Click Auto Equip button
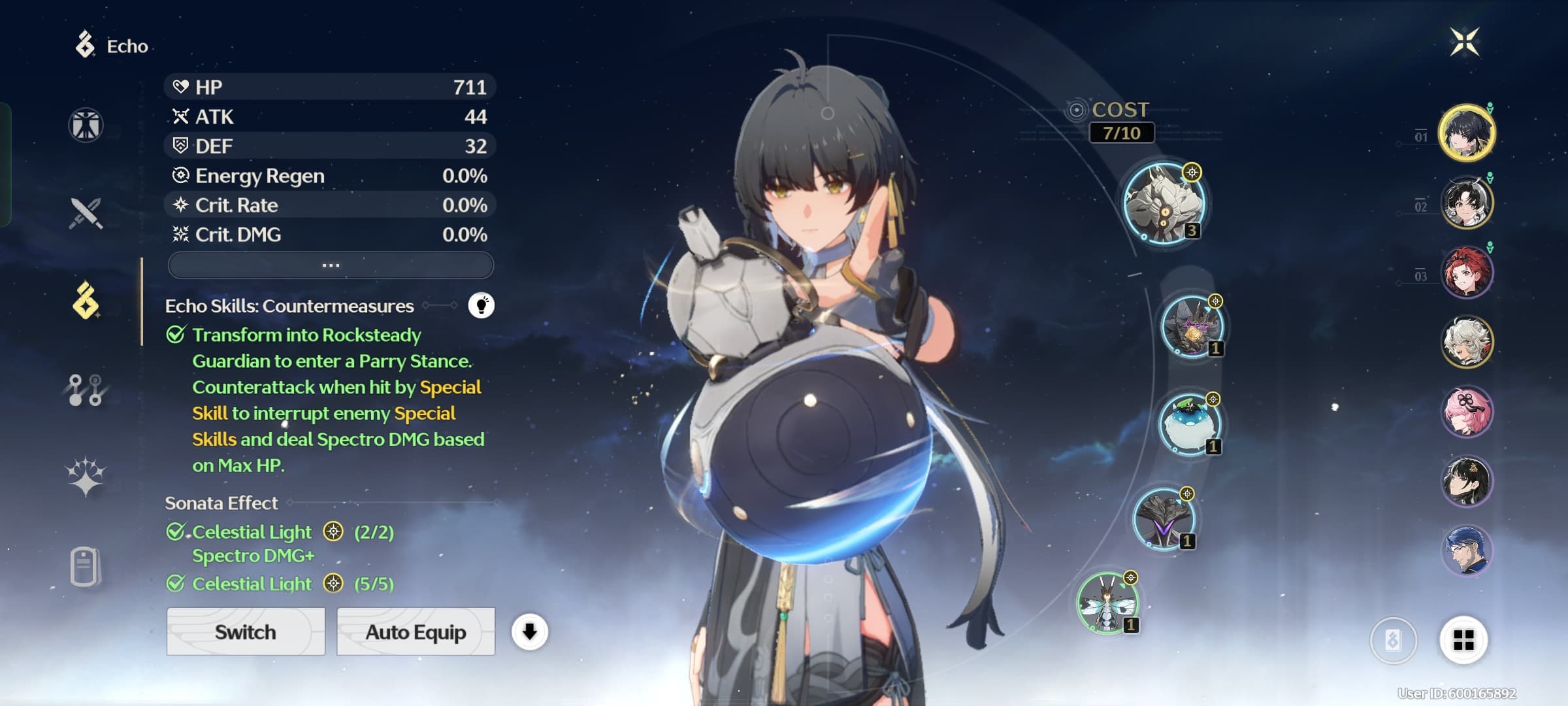 click(x=416, y=631)
